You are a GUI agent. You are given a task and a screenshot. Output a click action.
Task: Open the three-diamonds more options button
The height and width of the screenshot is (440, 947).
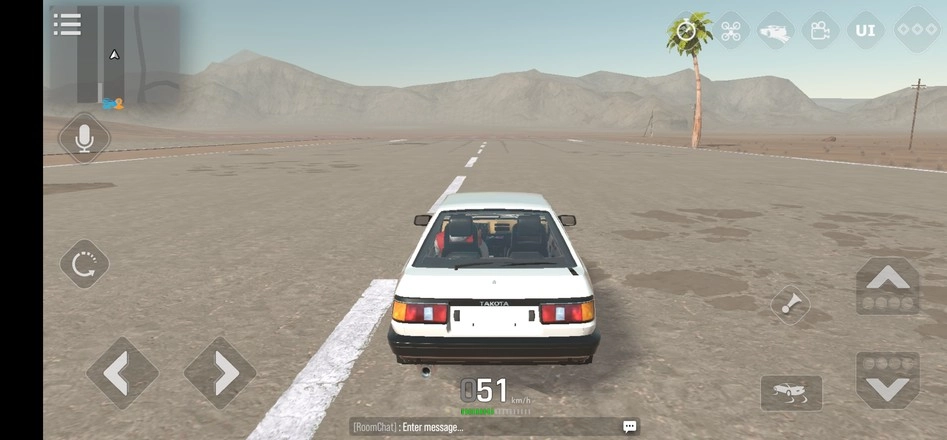pyautogui.click(x=915, y=30)
